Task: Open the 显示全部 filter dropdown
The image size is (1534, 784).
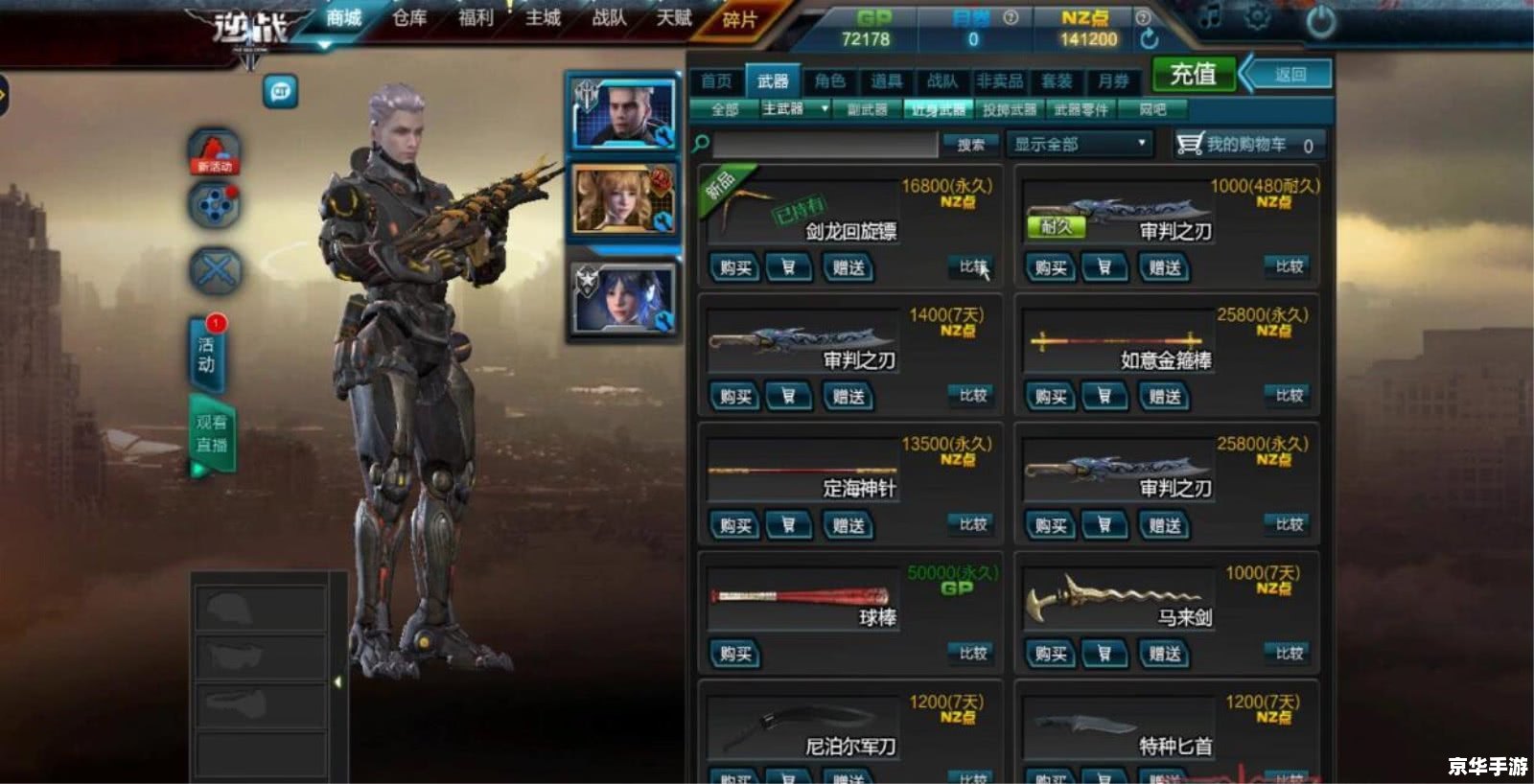Action: (x=1079, y=145)
